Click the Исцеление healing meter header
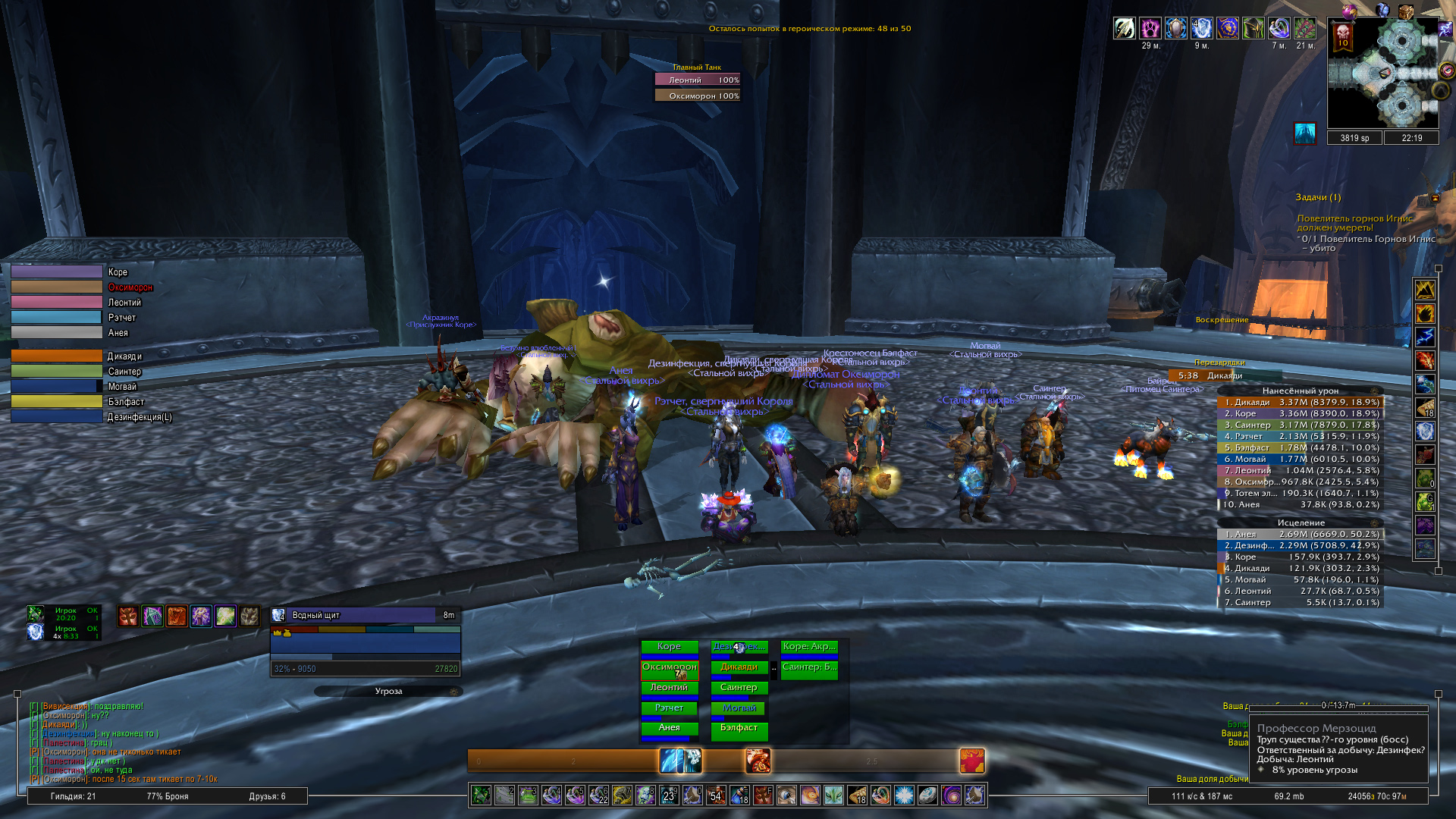 1300,522
